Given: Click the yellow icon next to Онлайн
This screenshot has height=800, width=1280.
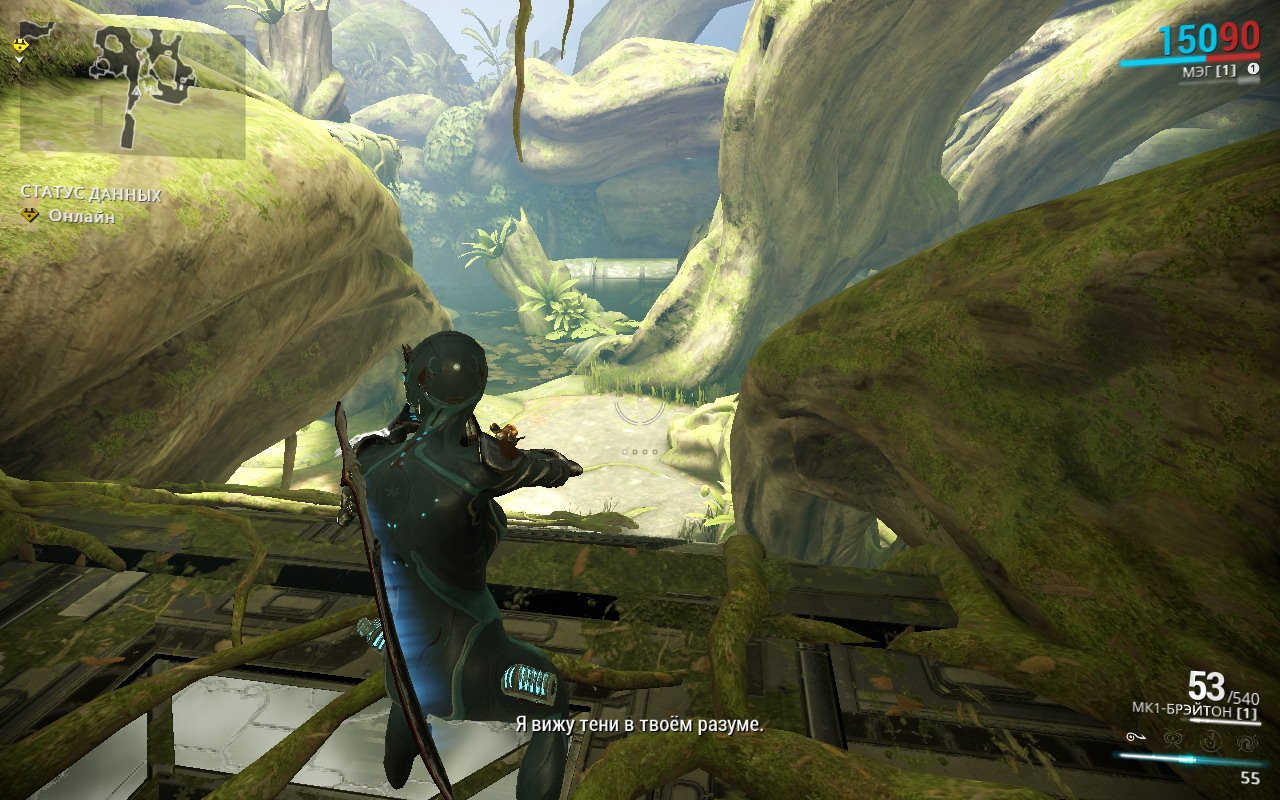Looking at the screenshot, I should pyautogui.click(x=31, y=215).
